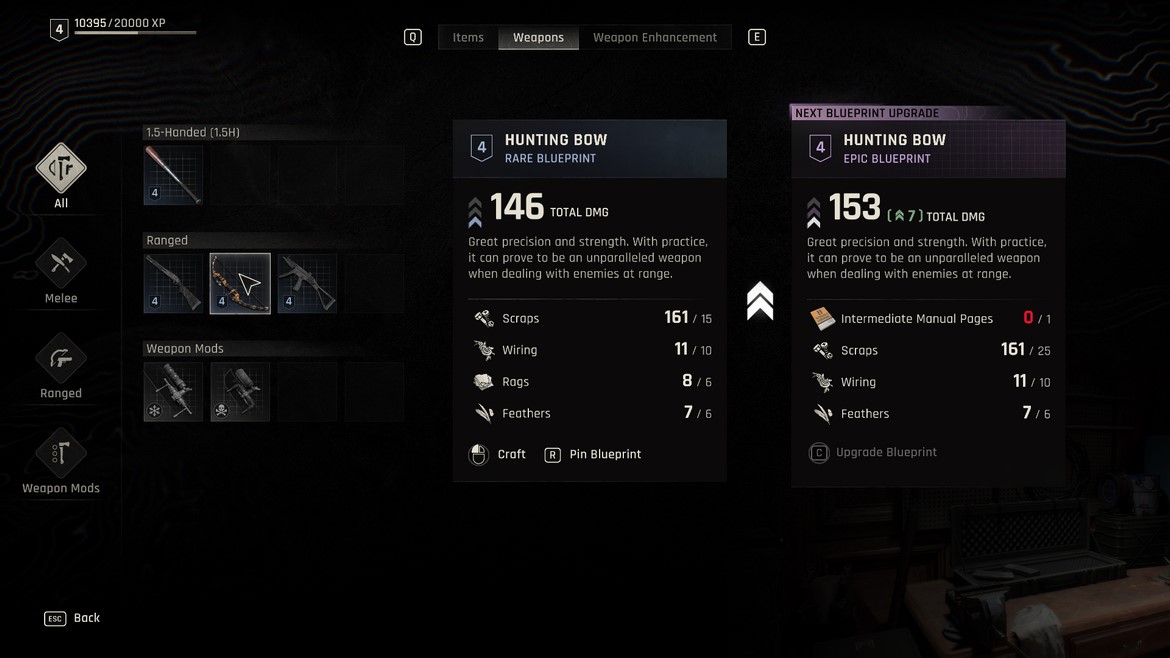Go Back from the crafting menu
This screenshot has width=1170, height=658.
[x=73, y=619]
